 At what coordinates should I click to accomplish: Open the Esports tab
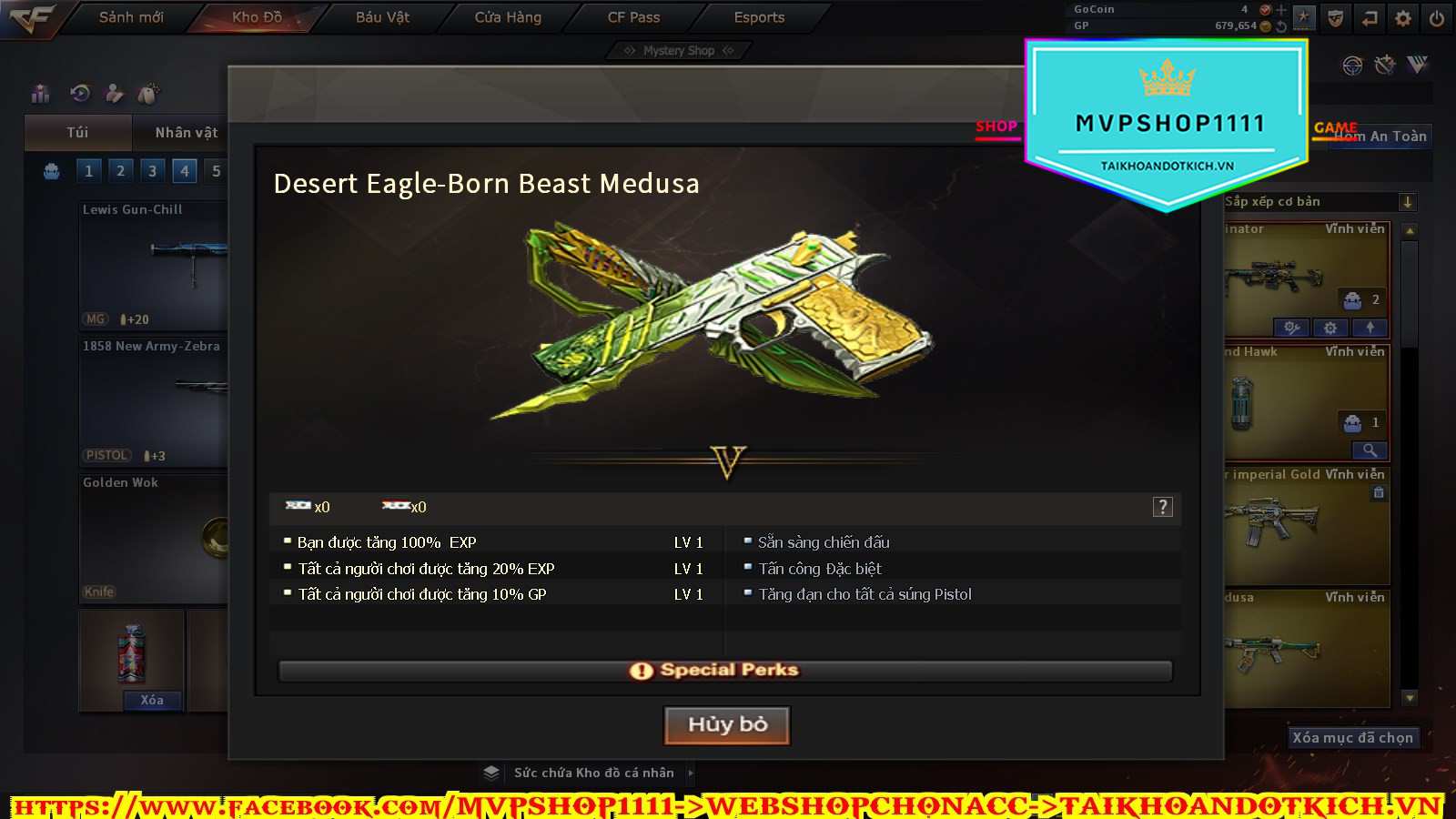click(759, 17)
